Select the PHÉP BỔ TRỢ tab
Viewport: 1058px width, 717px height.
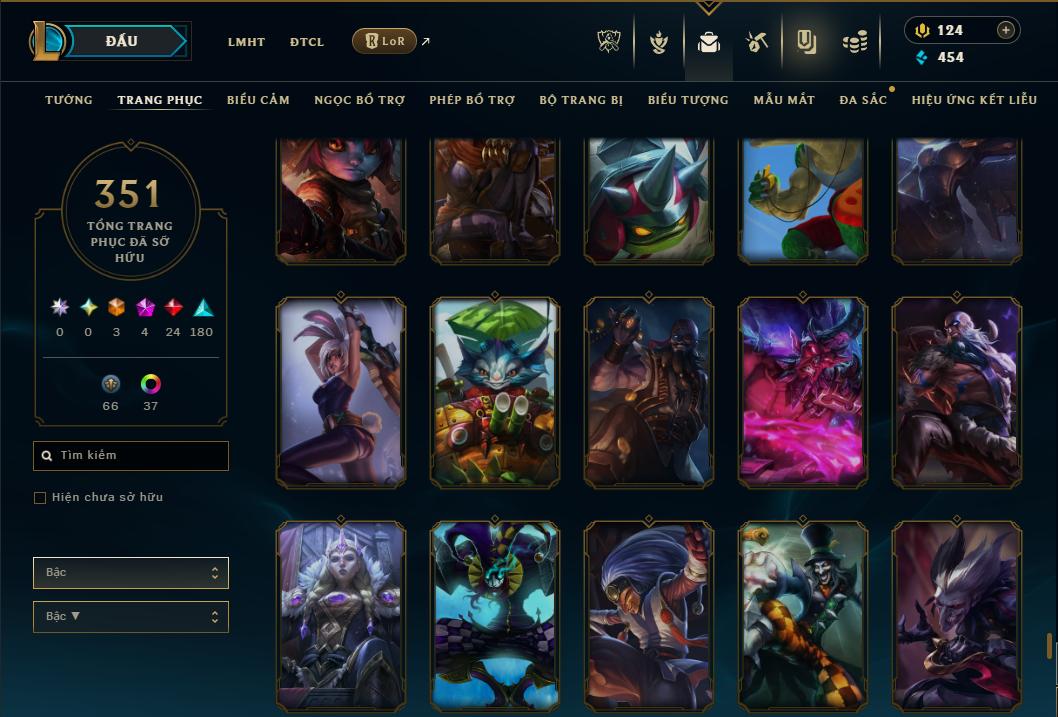(x=472, y=100)
